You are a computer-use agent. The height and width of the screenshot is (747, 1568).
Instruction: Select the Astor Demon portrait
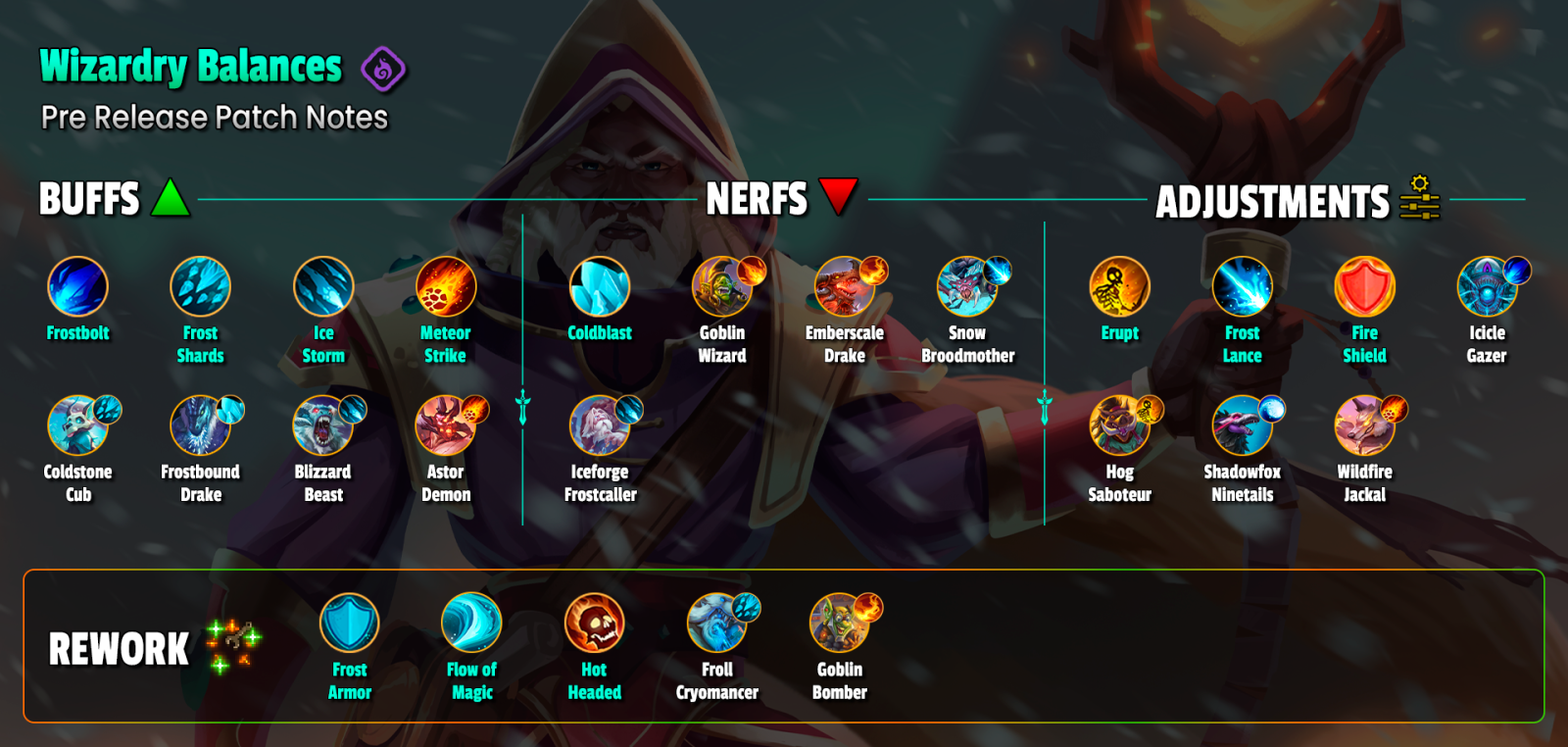446,425
